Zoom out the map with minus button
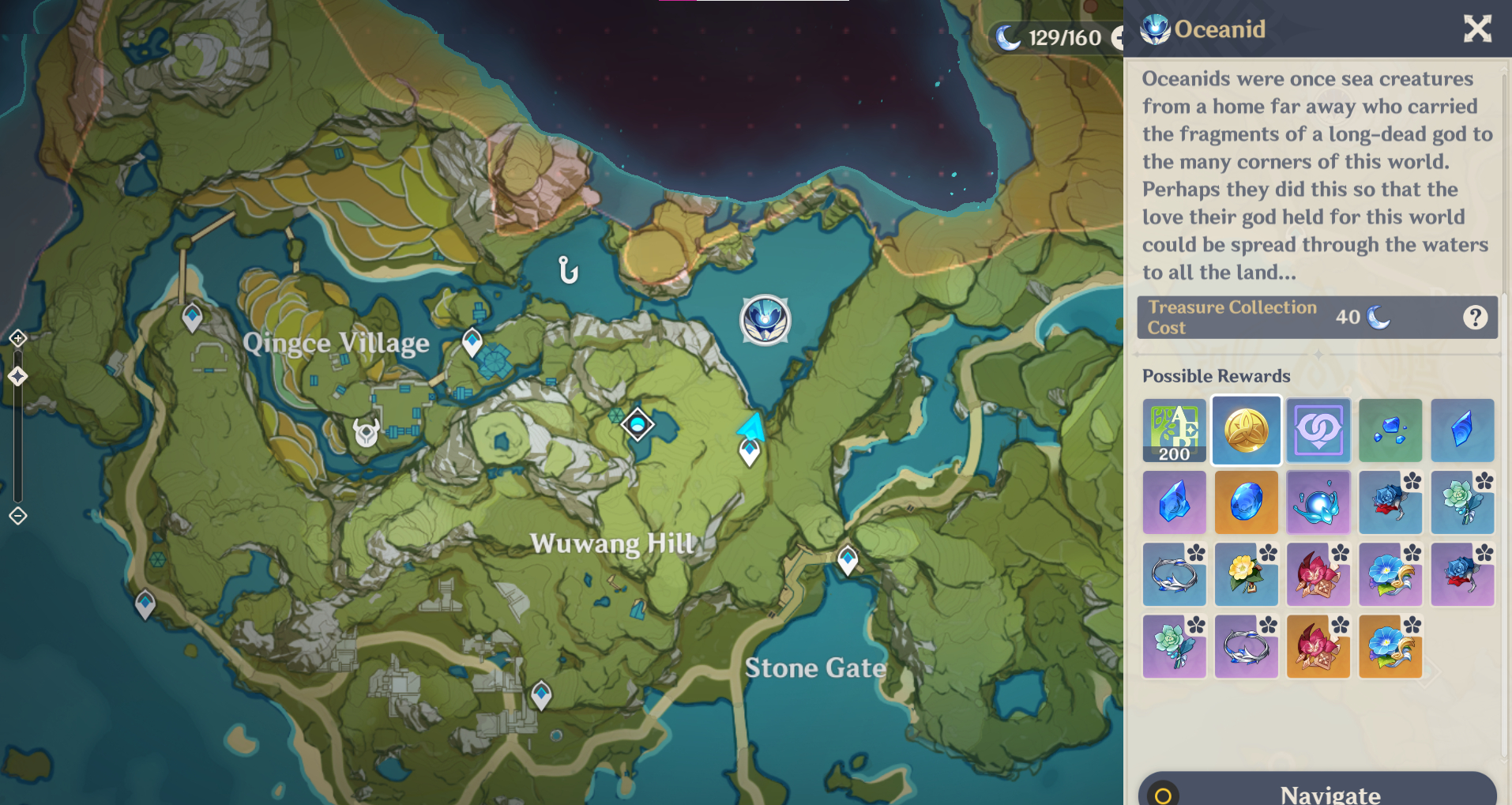Image resolution: width=1512 pixels, height=805 pixels. (x=18, y=516)
